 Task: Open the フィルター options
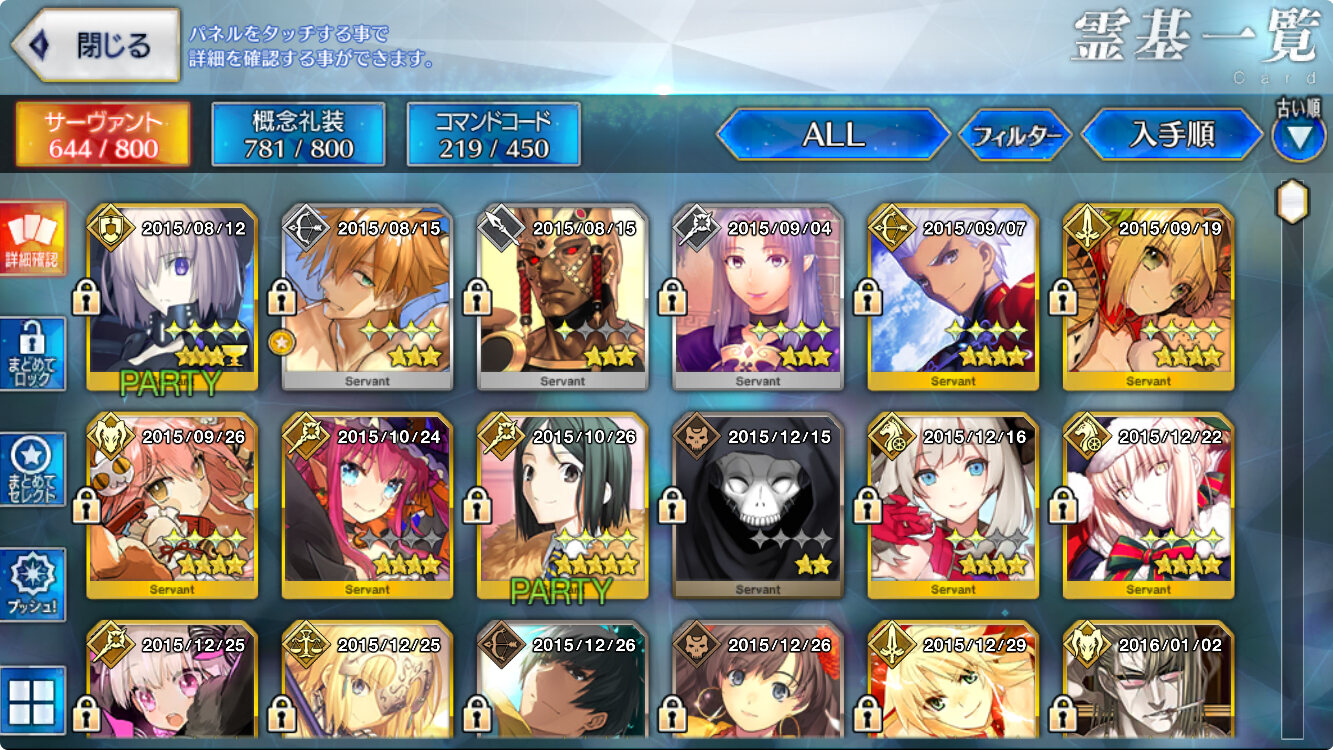click(1015, 135)
